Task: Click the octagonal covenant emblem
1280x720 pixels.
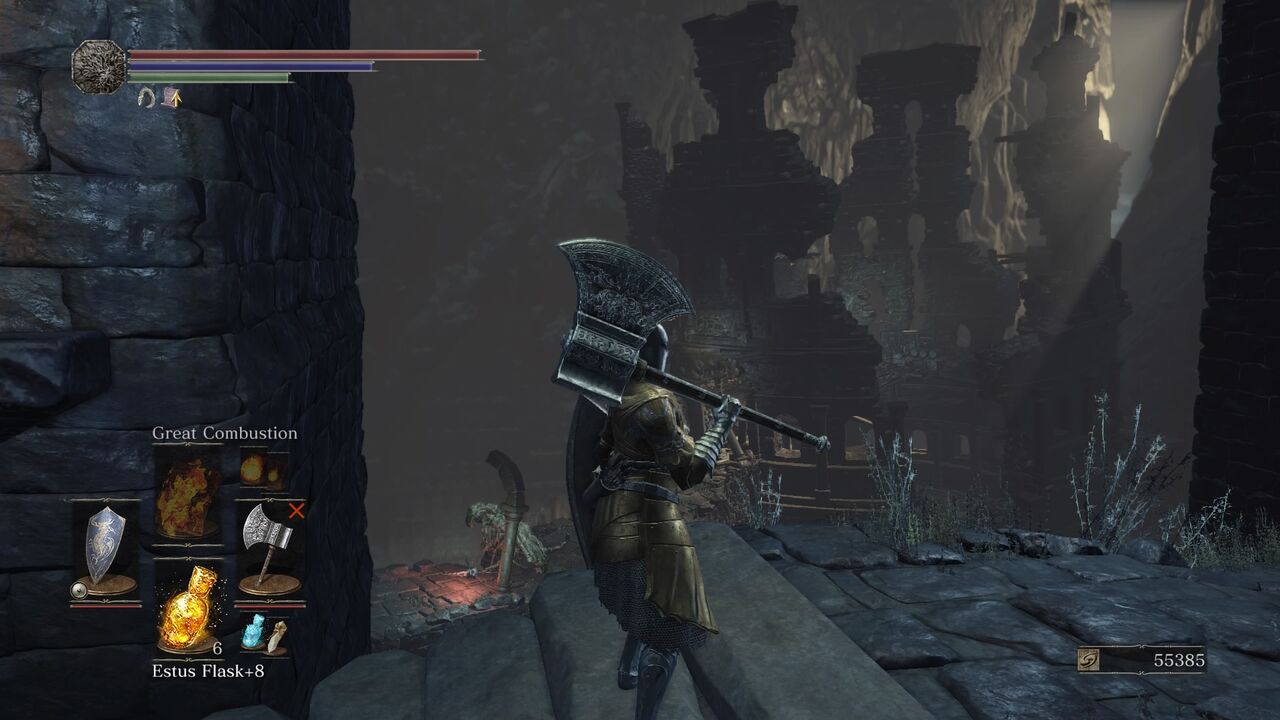Action: (98, 67)
